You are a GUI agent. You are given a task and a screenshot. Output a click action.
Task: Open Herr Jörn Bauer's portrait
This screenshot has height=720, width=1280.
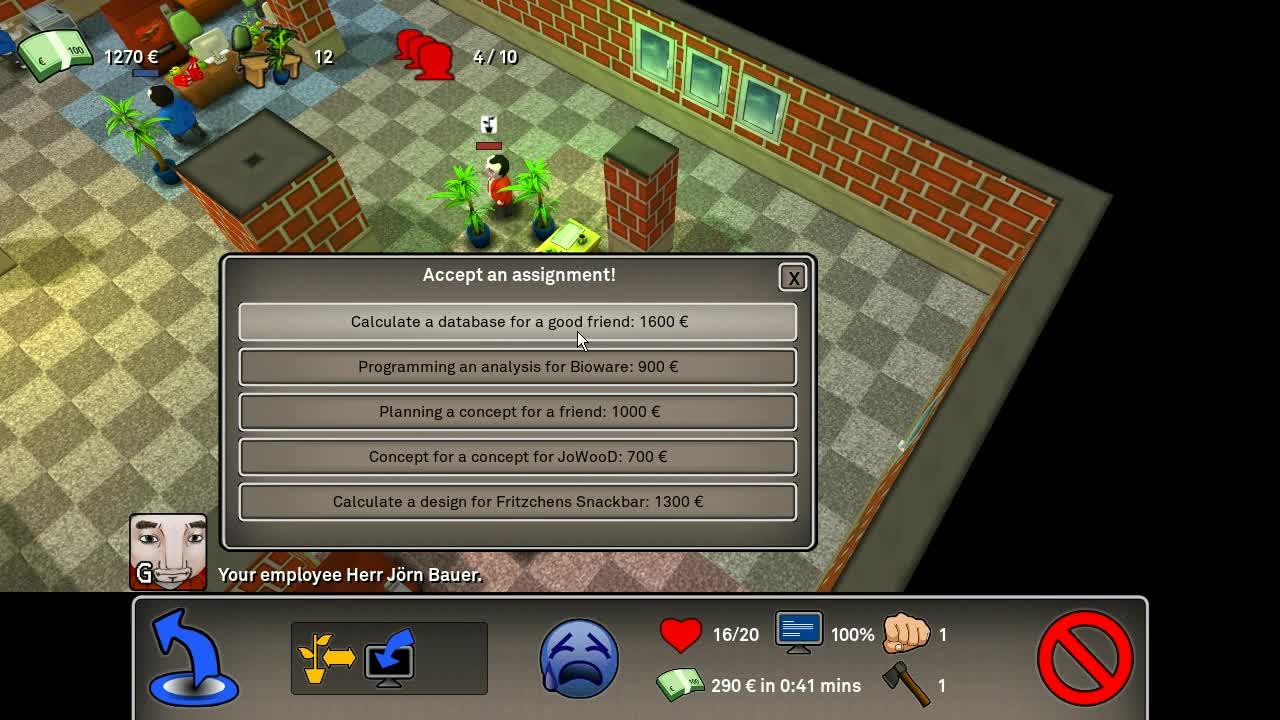tap(168, 553)
